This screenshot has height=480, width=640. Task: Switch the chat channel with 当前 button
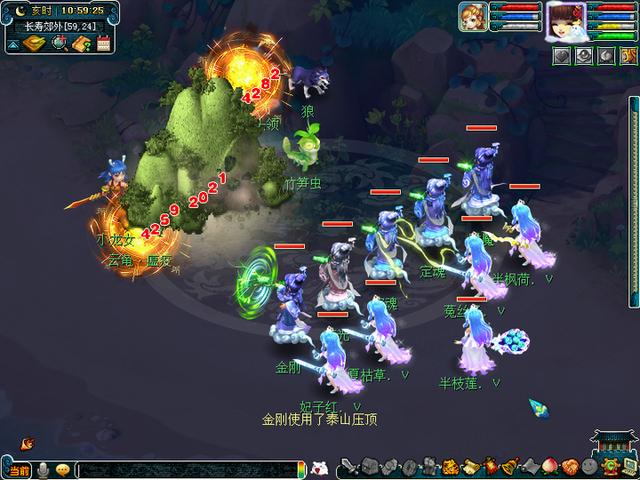tap(19, 470)
